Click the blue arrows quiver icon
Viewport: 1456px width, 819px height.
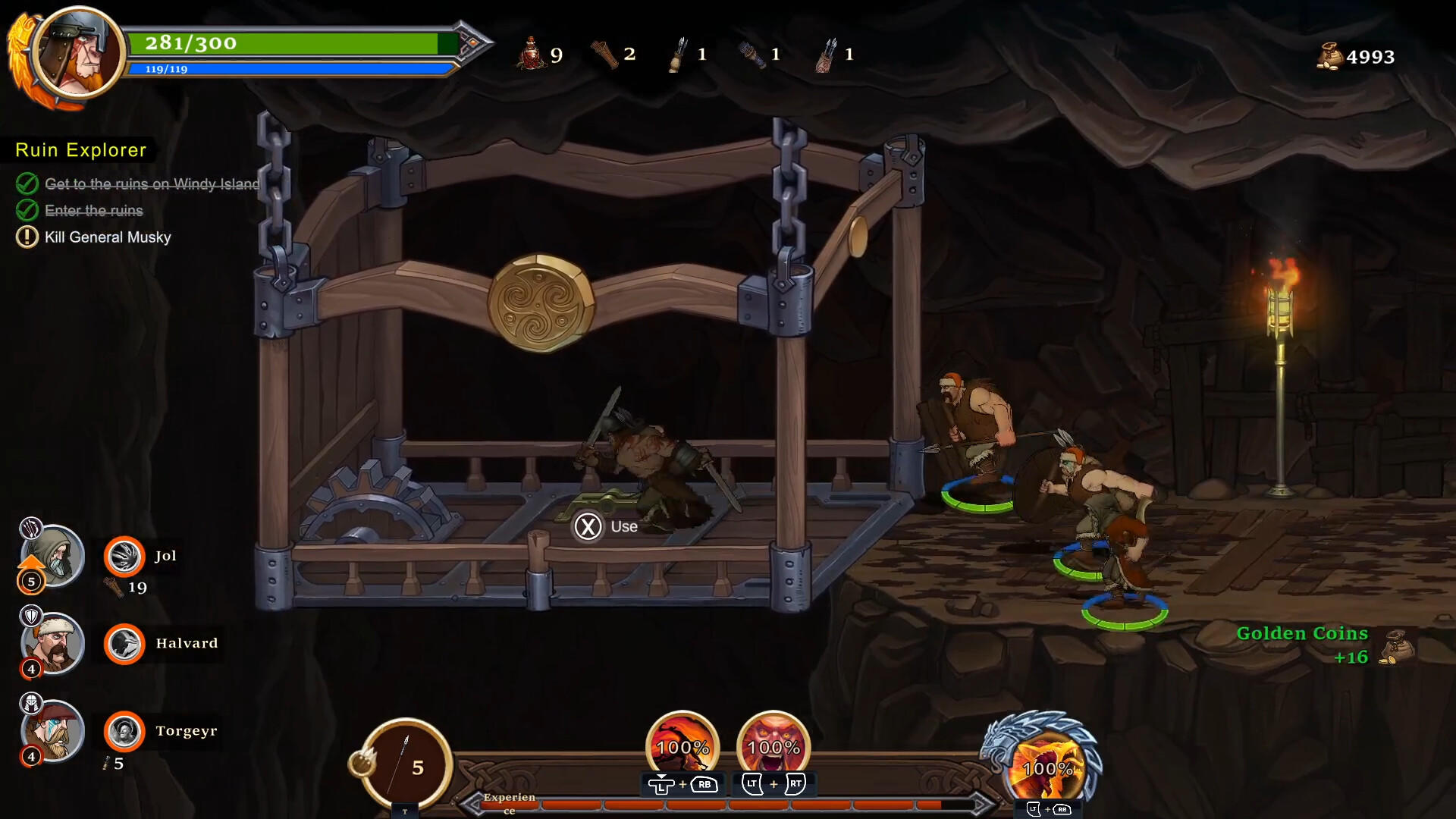[751, 53]
